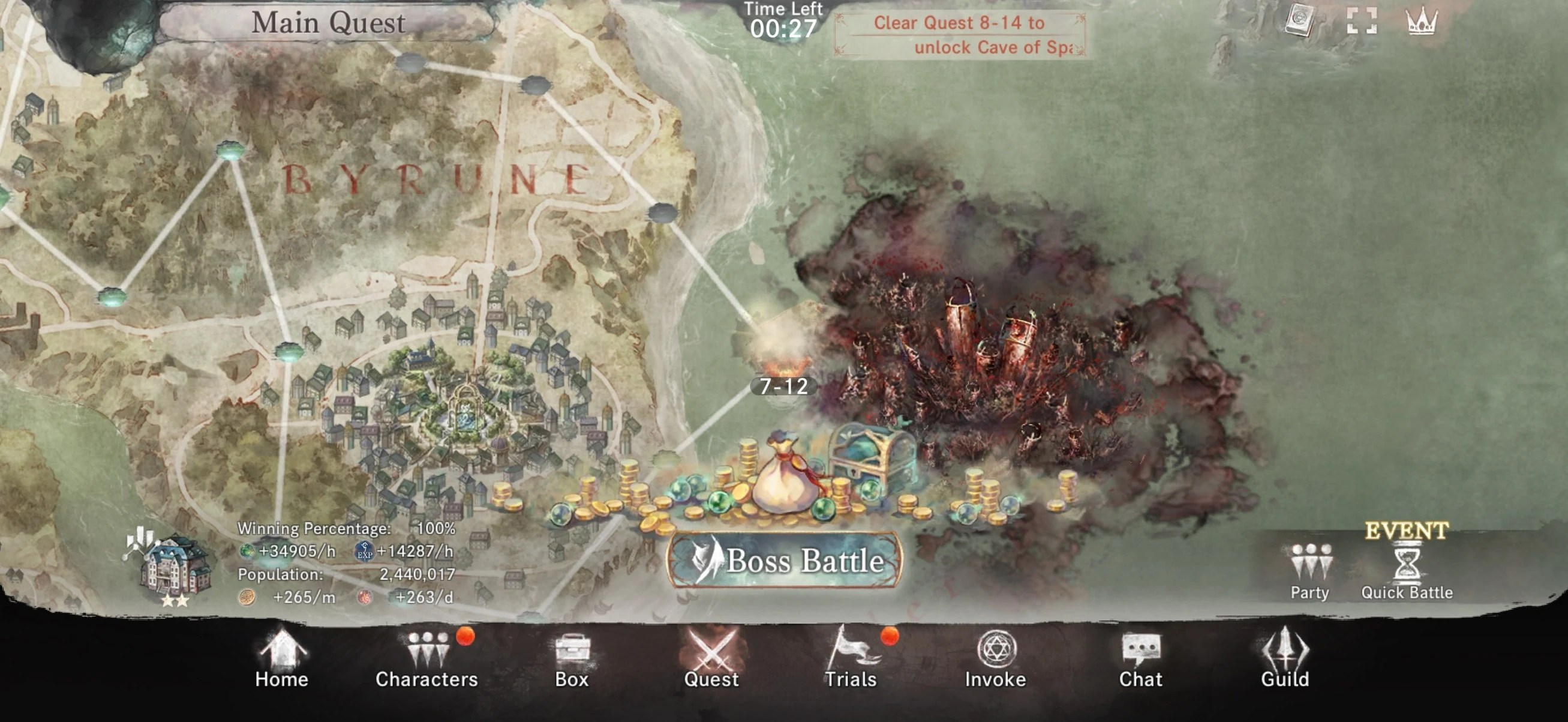Open the crown rankings icon
The image size is (1568, 722).
pyautogui.click(x=1421, y=22)
